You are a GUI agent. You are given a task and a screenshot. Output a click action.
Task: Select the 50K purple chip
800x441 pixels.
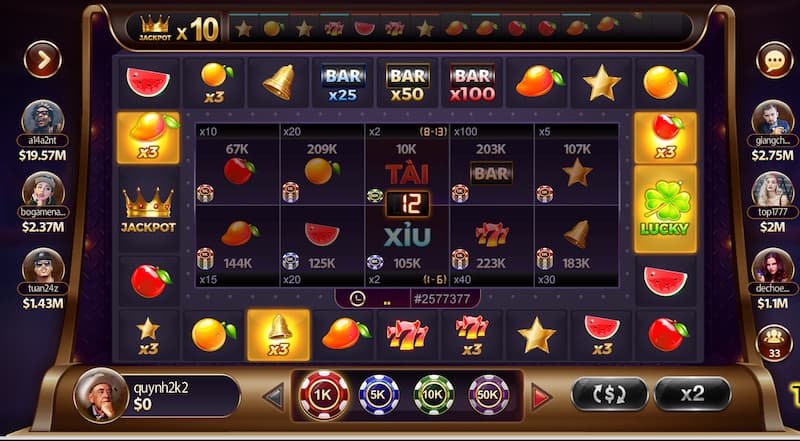489,395
